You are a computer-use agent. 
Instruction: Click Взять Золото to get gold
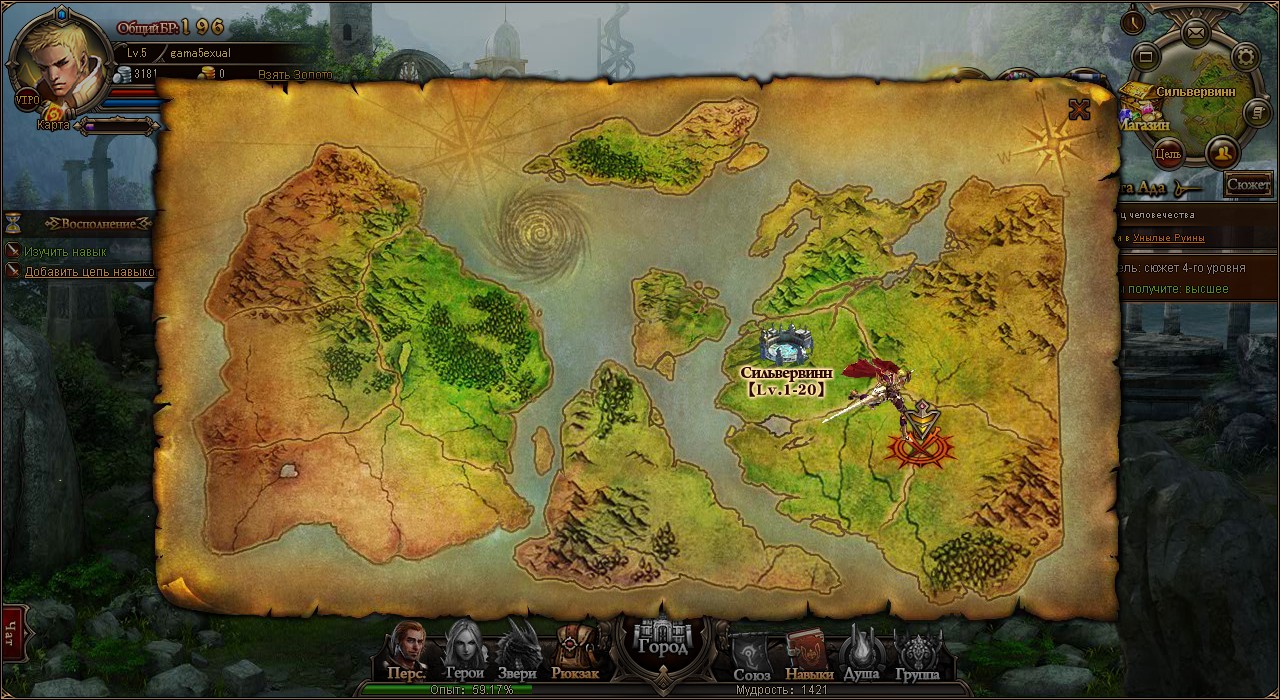coord(295,75)
